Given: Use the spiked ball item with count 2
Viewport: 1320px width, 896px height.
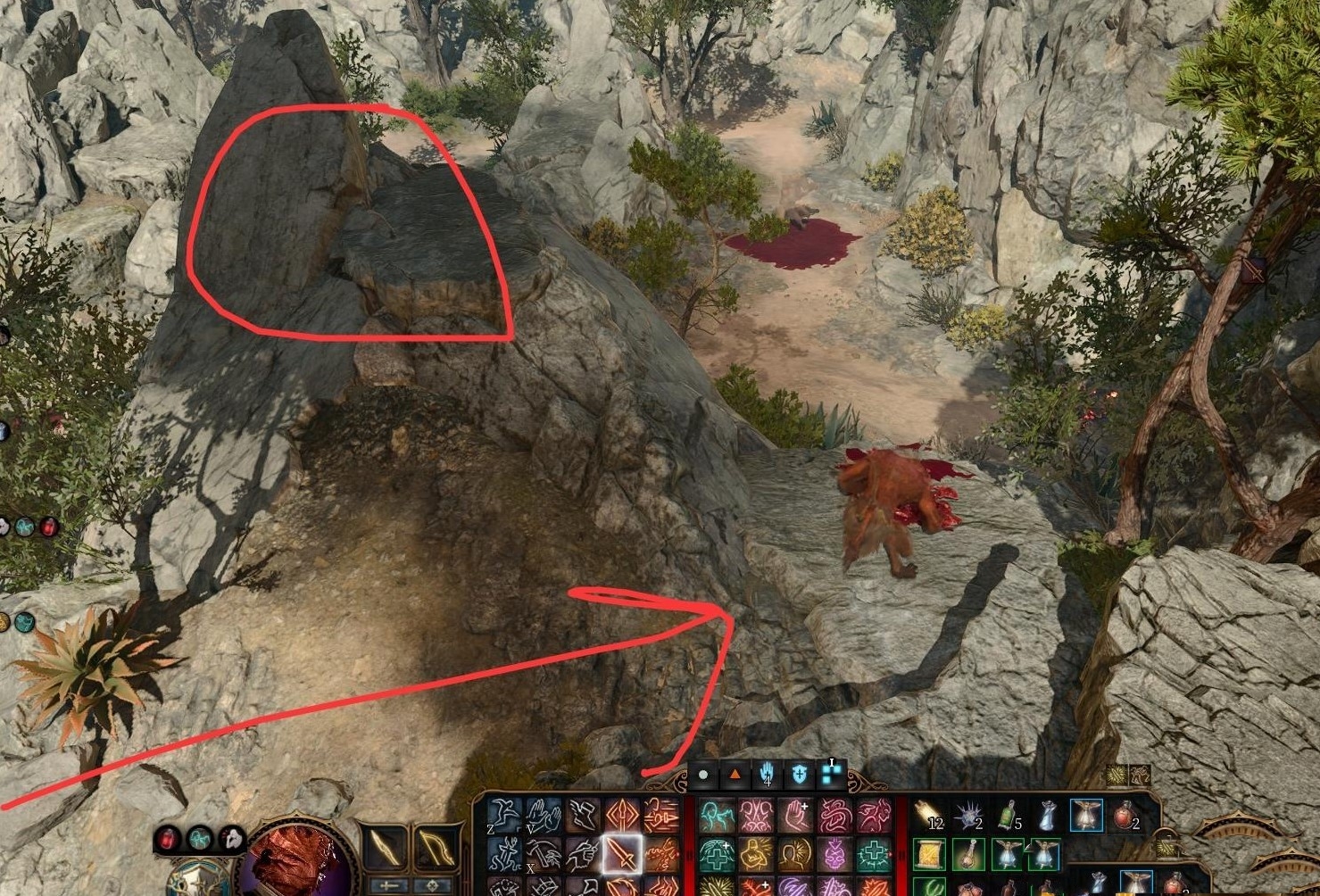Looking at the screenshot, I should [x=968, y=816].
